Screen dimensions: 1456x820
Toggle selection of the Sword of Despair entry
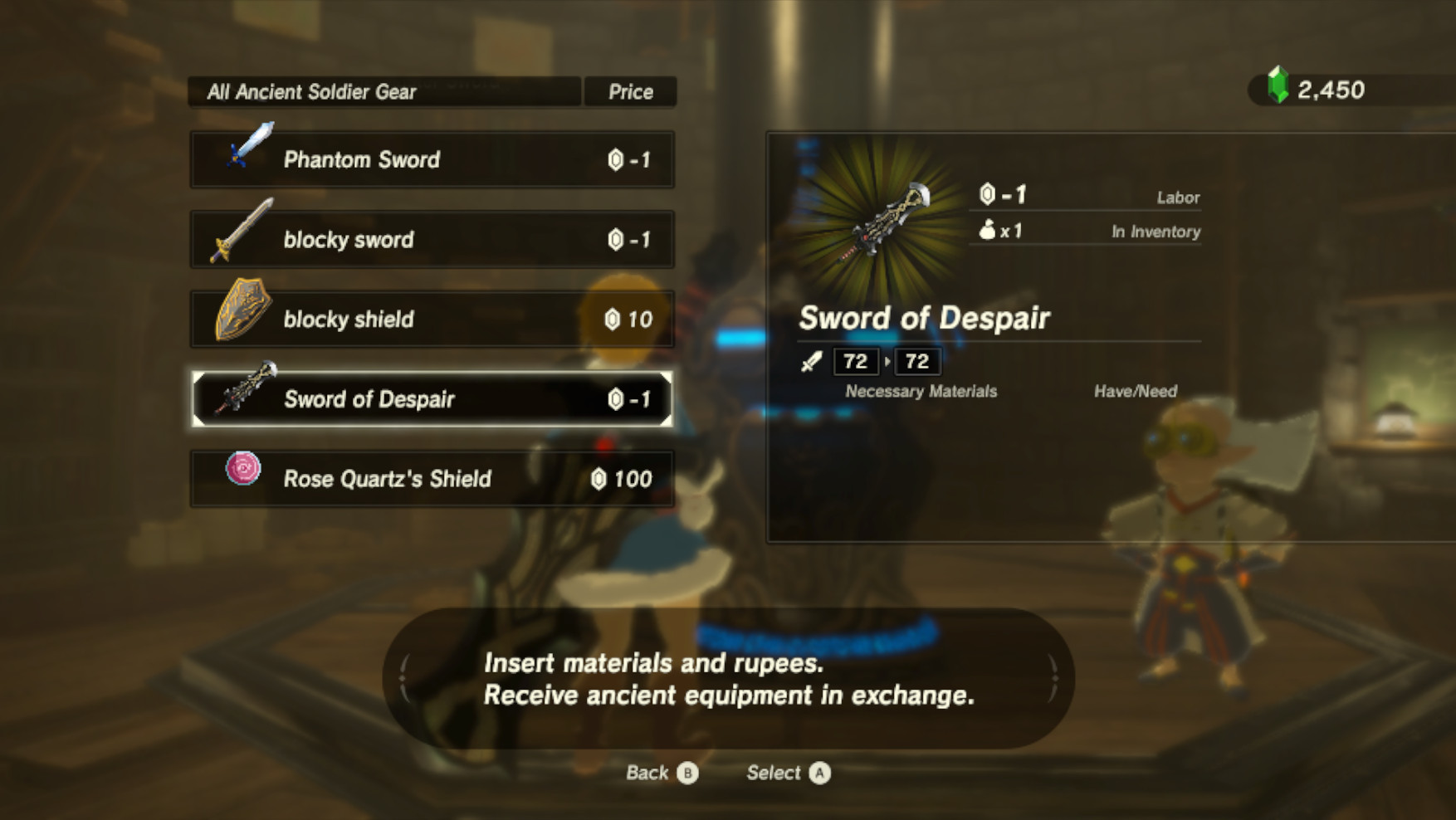click(432, 398)
